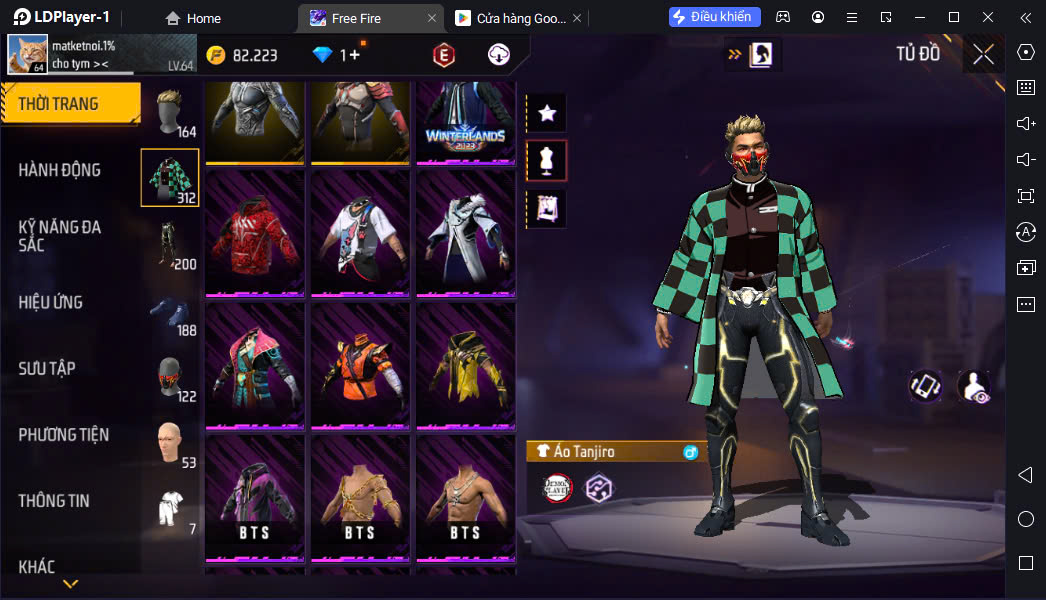The height and width of the screenshot is (600, 1046).
Task: Show the THÔNG TIN section
Action: point(54,501)
